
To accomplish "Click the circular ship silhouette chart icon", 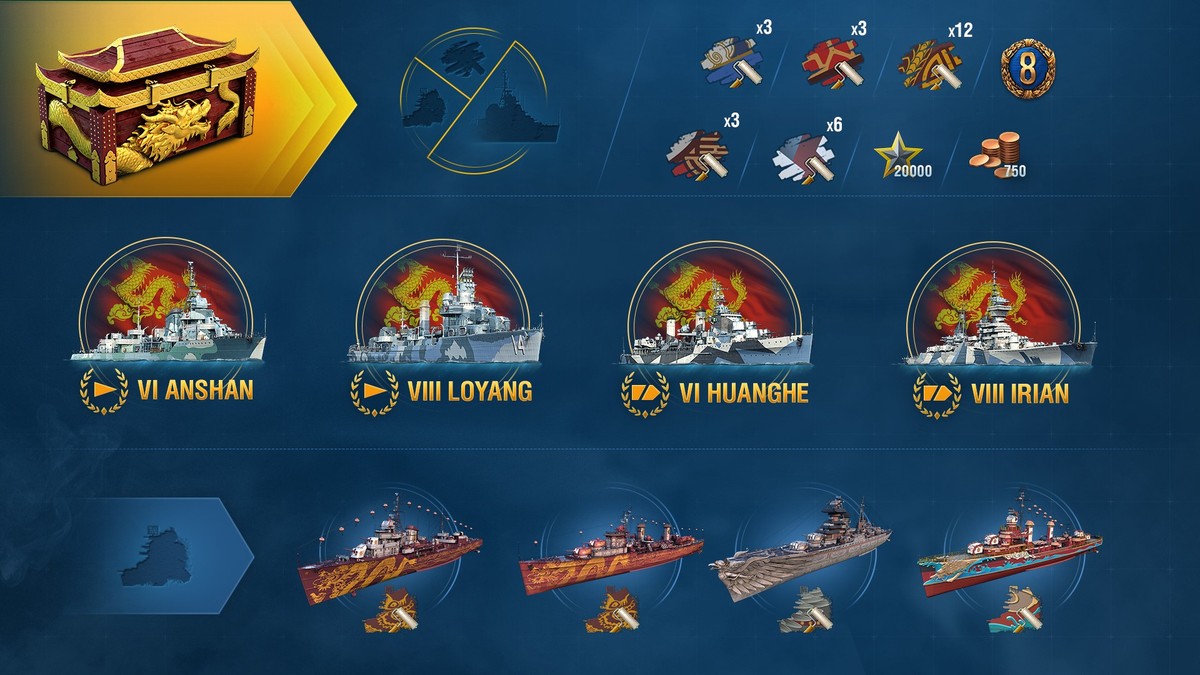I will click(x=480, y=100).
